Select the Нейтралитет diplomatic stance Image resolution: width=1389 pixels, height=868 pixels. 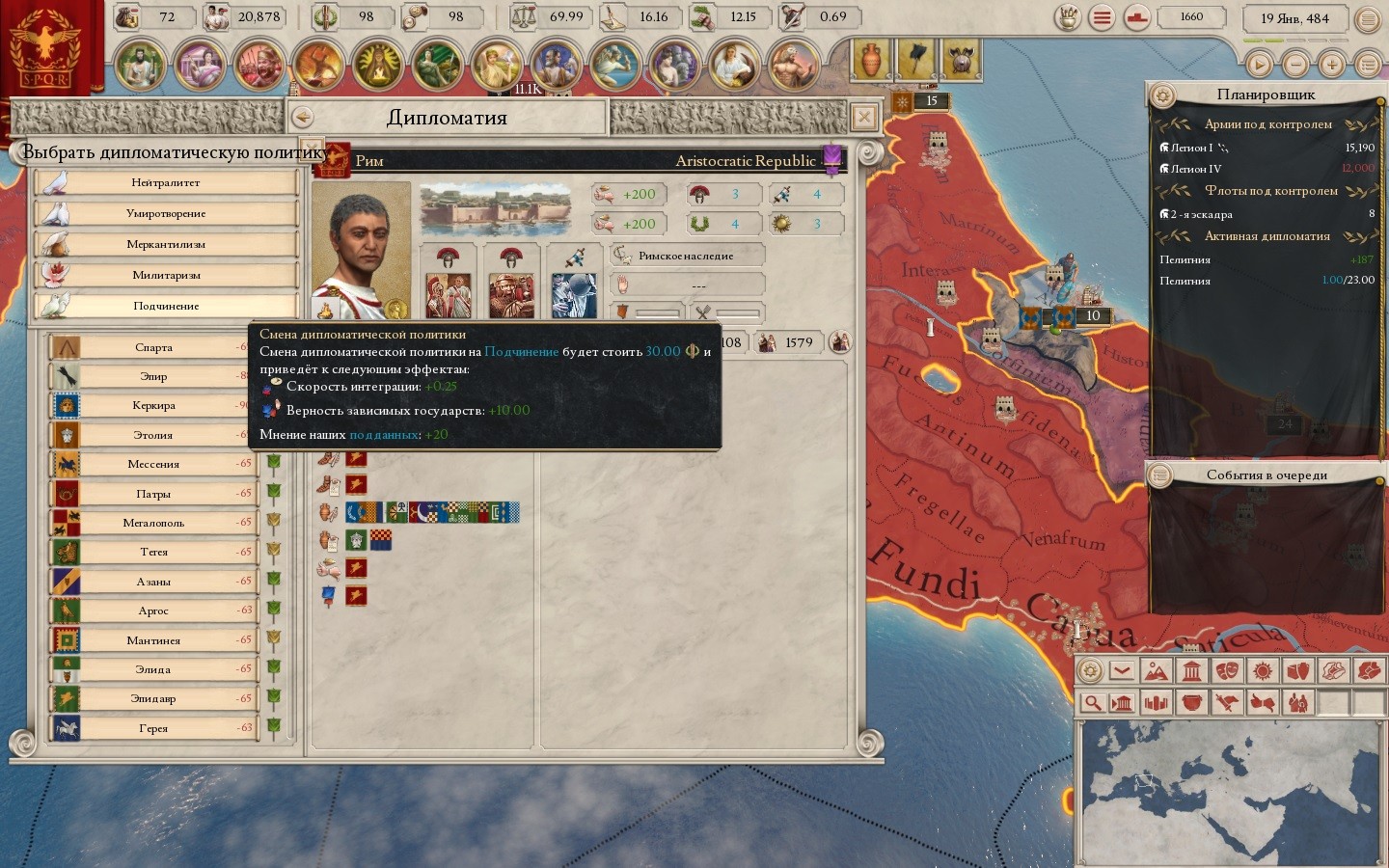(166, 182)
